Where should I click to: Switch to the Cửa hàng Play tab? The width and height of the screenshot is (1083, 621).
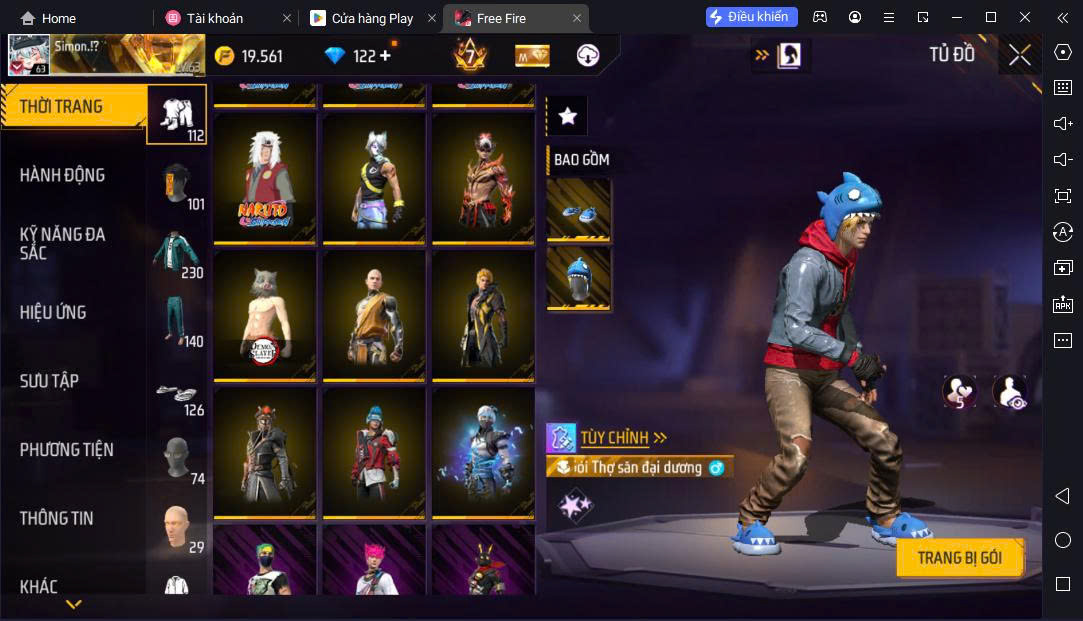click(x=371, y=18)
